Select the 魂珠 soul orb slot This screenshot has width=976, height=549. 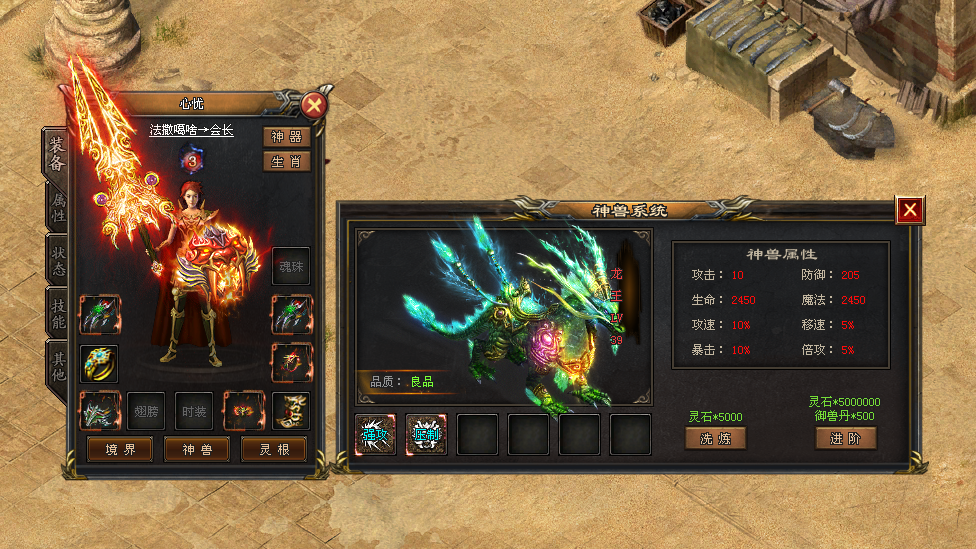click(291, 266)
